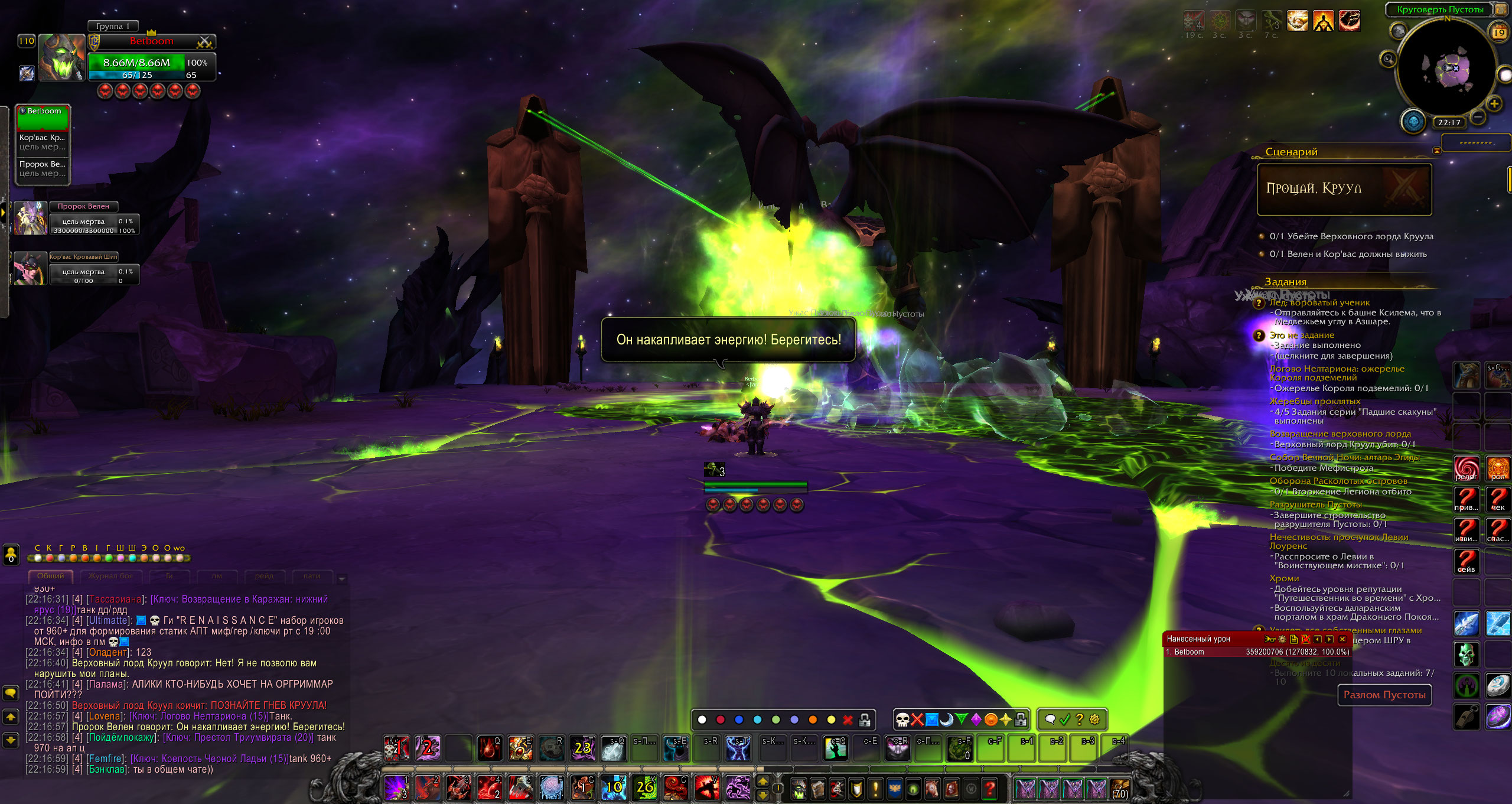Open the red question mark help button
The image size is (1512, 804).
[990, 788]
